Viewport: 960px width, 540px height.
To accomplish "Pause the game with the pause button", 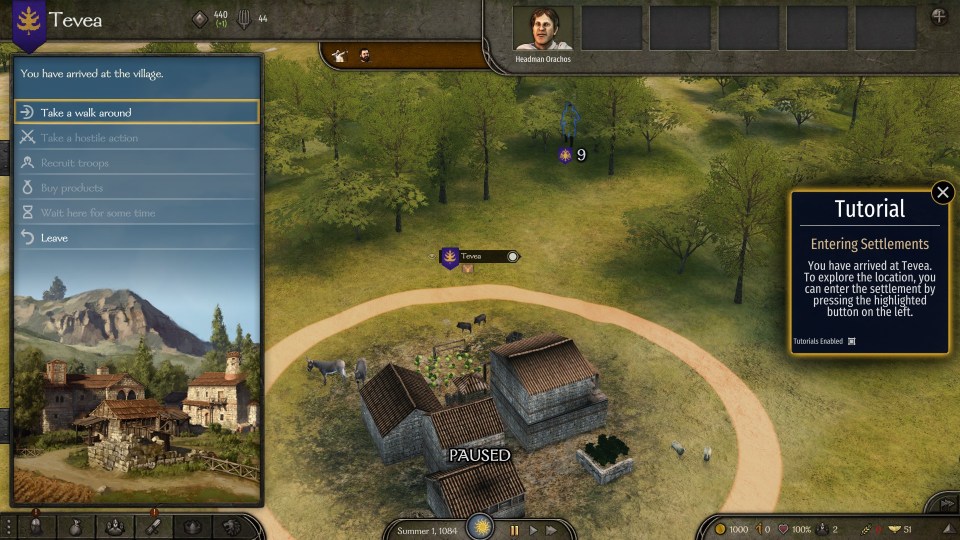I will point(515,530).
